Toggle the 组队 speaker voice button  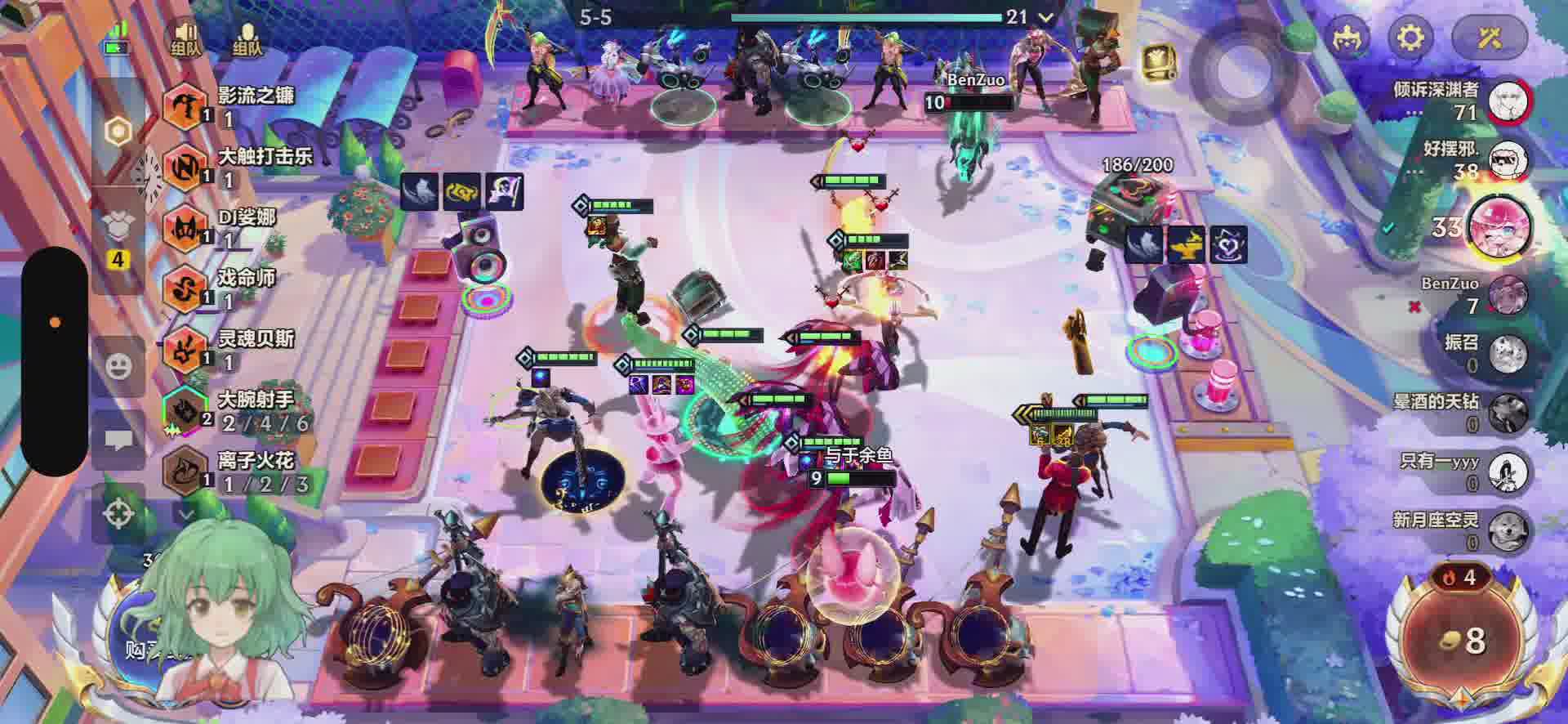click(x=186, y=38)
